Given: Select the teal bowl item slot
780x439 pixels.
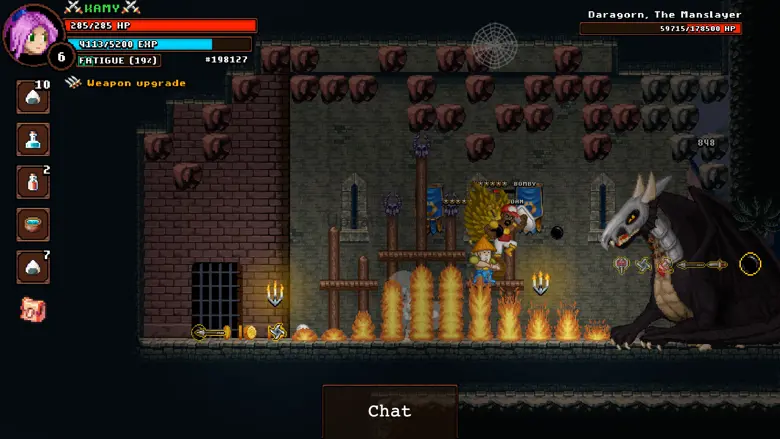Looking at the screenshot, I should point(33,225).
